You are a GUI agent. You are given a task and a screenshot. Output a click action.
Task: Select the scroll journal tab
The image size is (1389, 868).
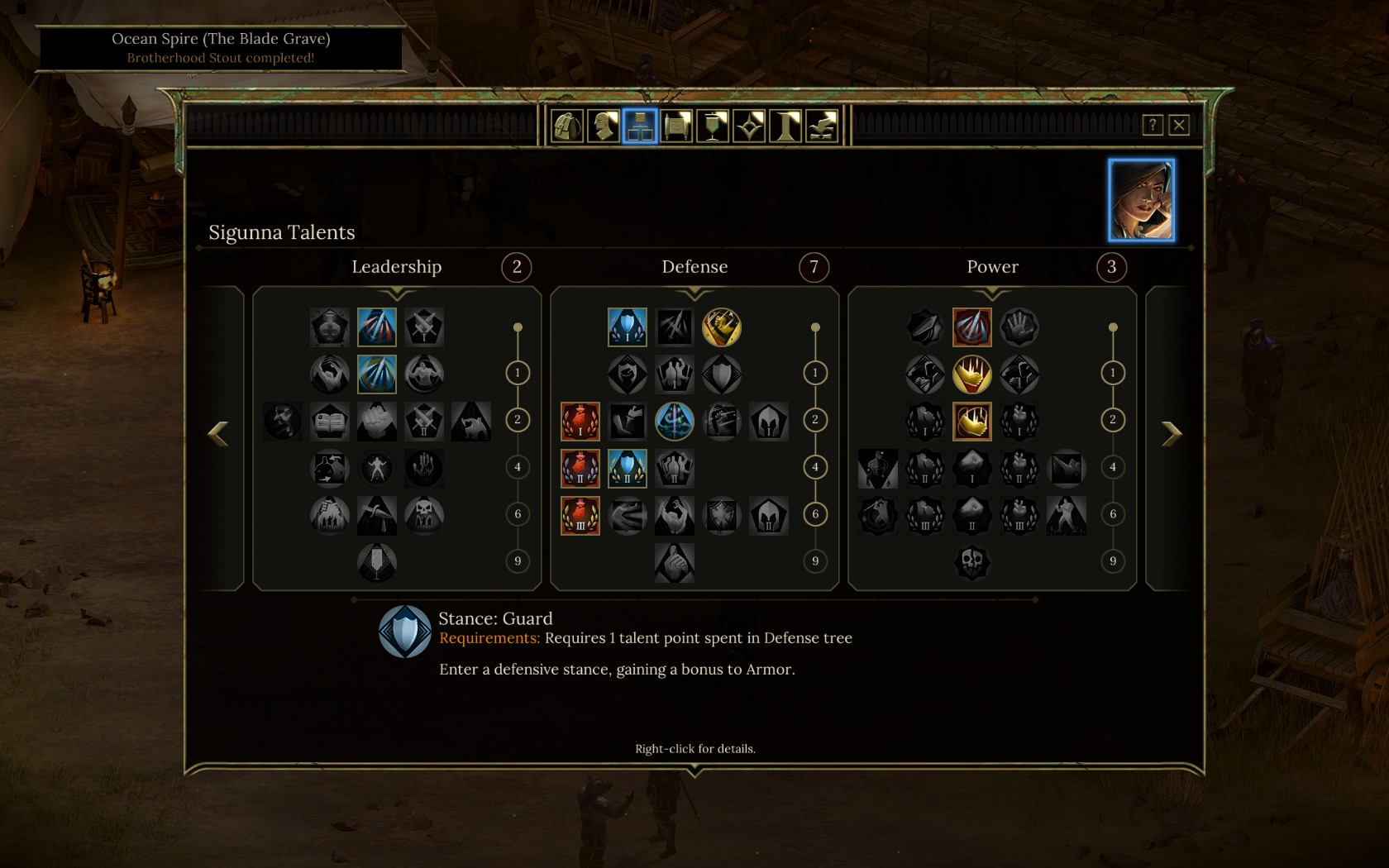676,126
